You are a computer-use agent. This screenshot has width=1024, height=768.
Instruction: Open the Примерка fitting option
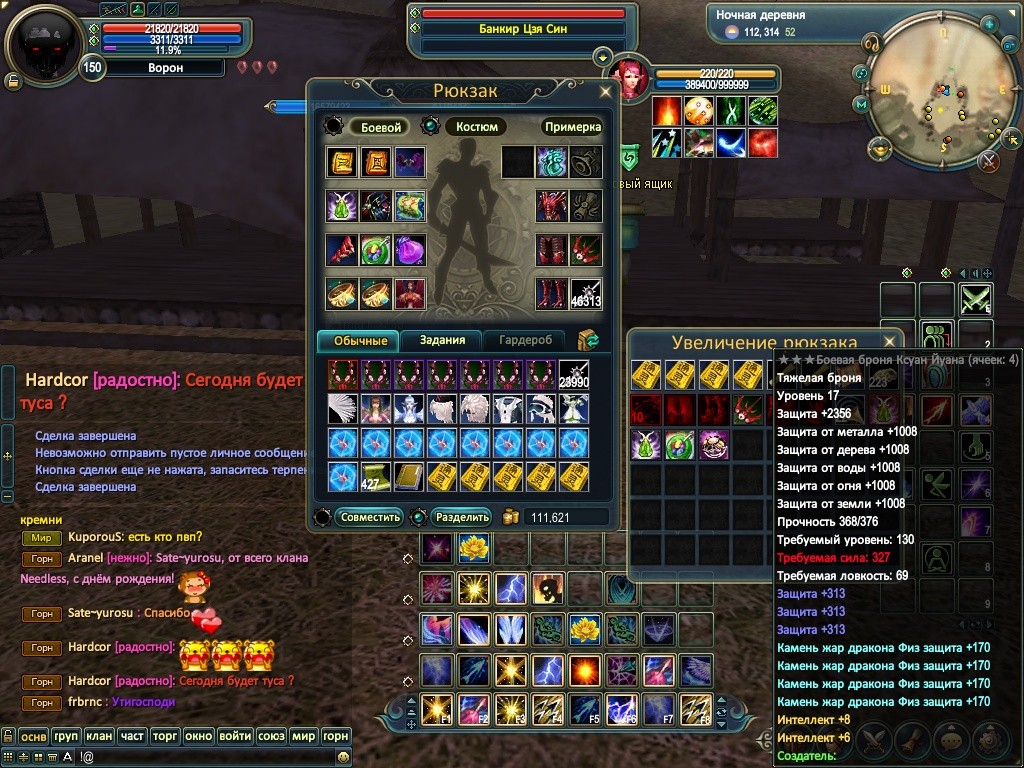point(573,127)
